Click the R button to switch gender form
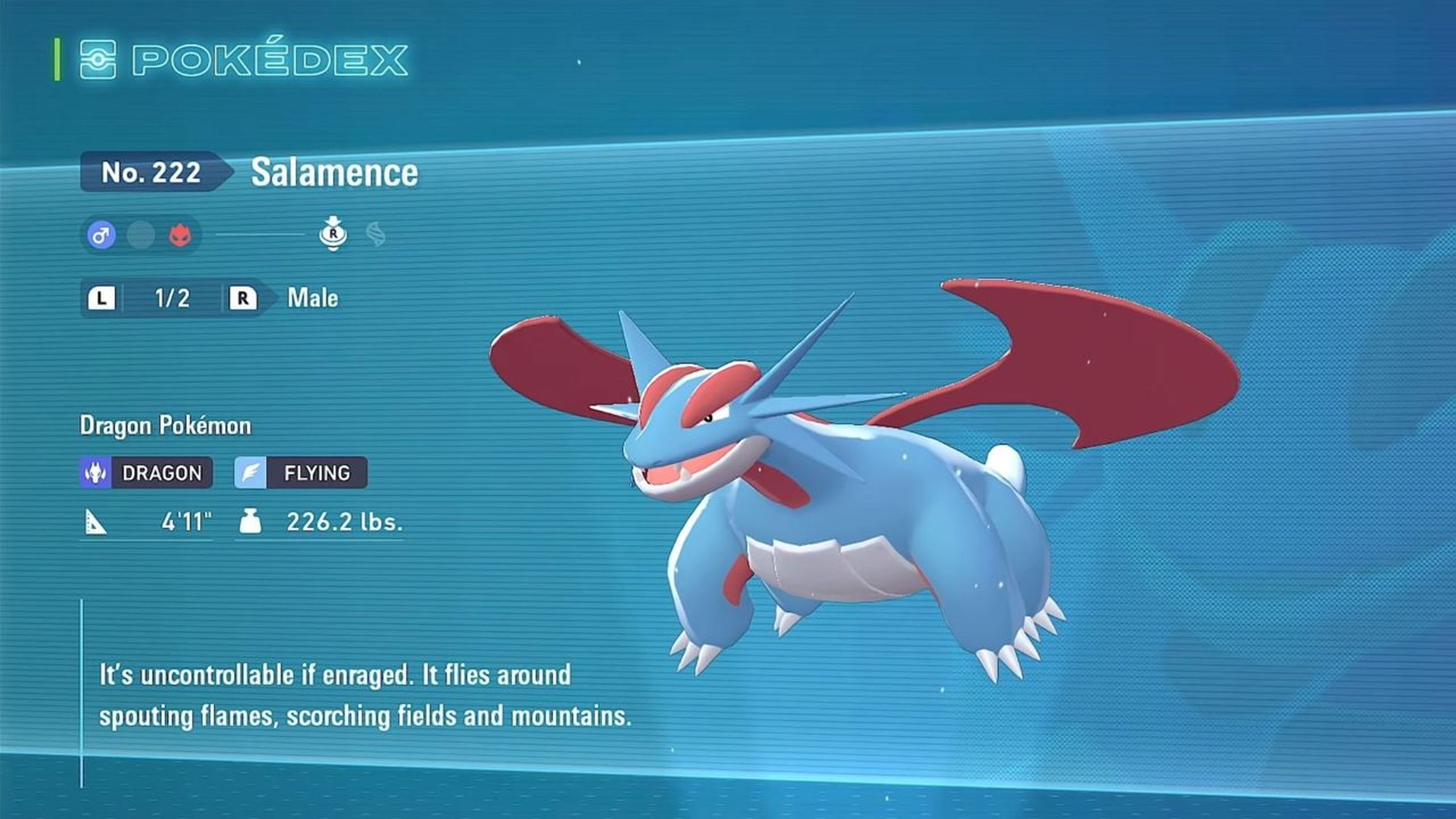This screenshot has width=1456, height=819. 243,298
